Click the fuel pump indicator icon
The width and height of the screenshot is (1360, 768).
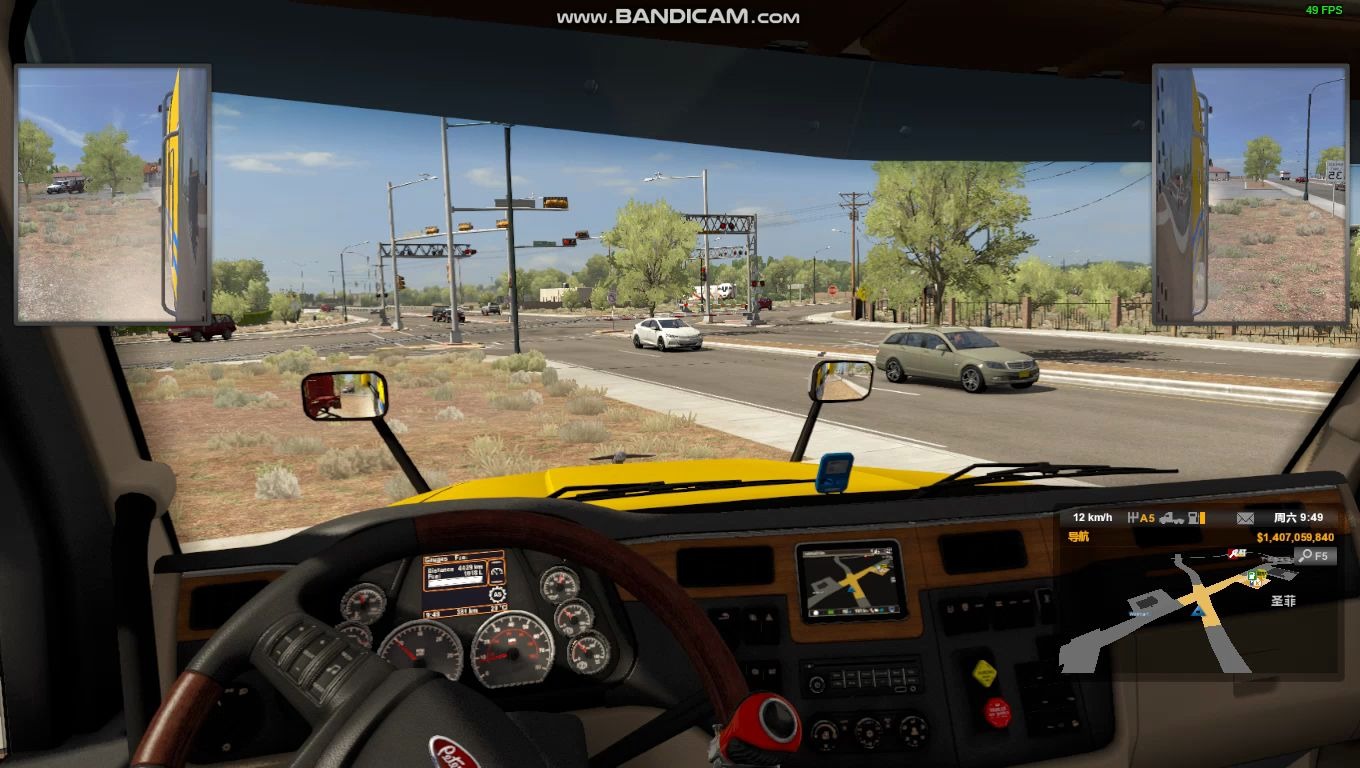pos(1195,518)
